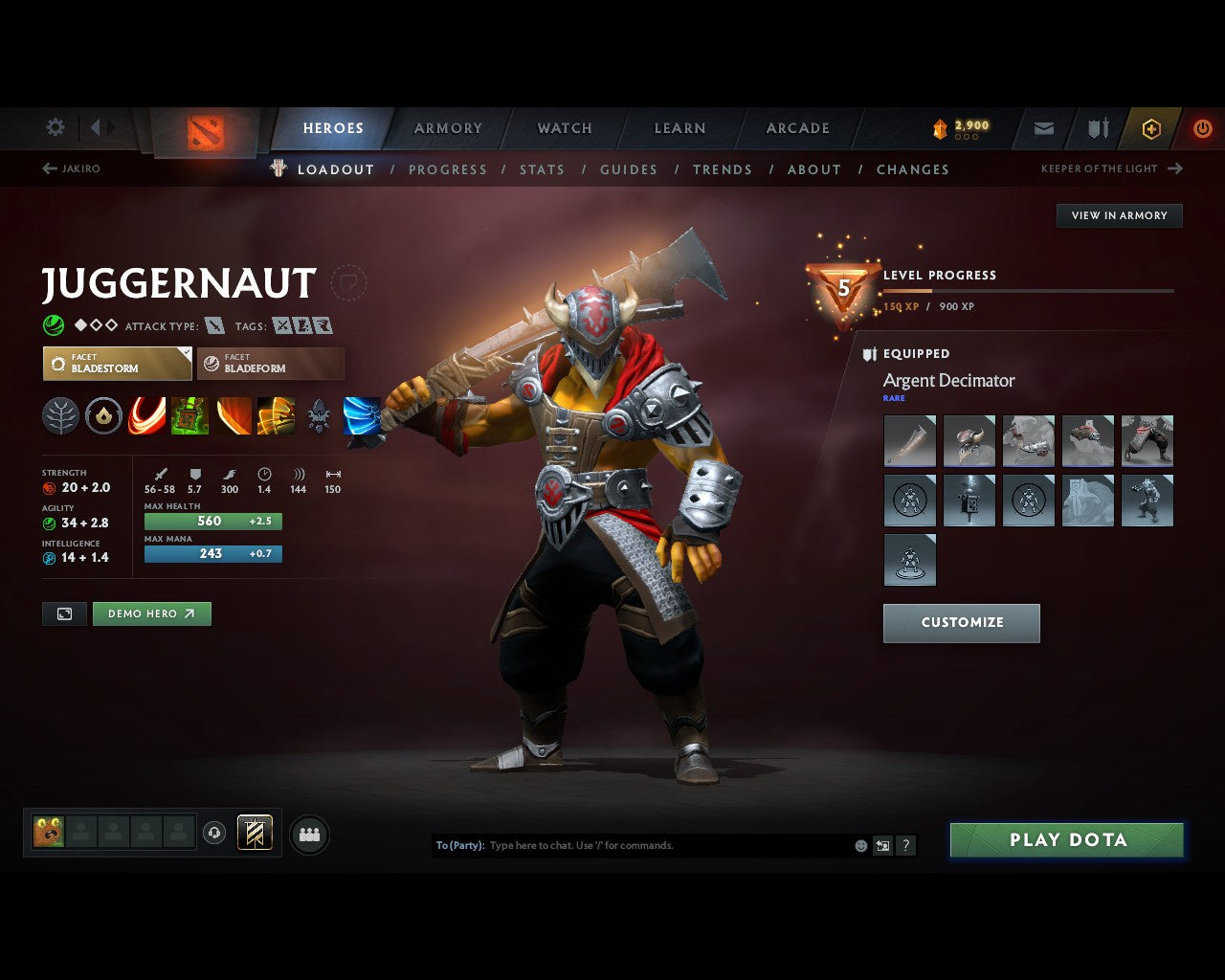Select the Blade Dance ability icon
1225x980 pixels.
point(233,415)
